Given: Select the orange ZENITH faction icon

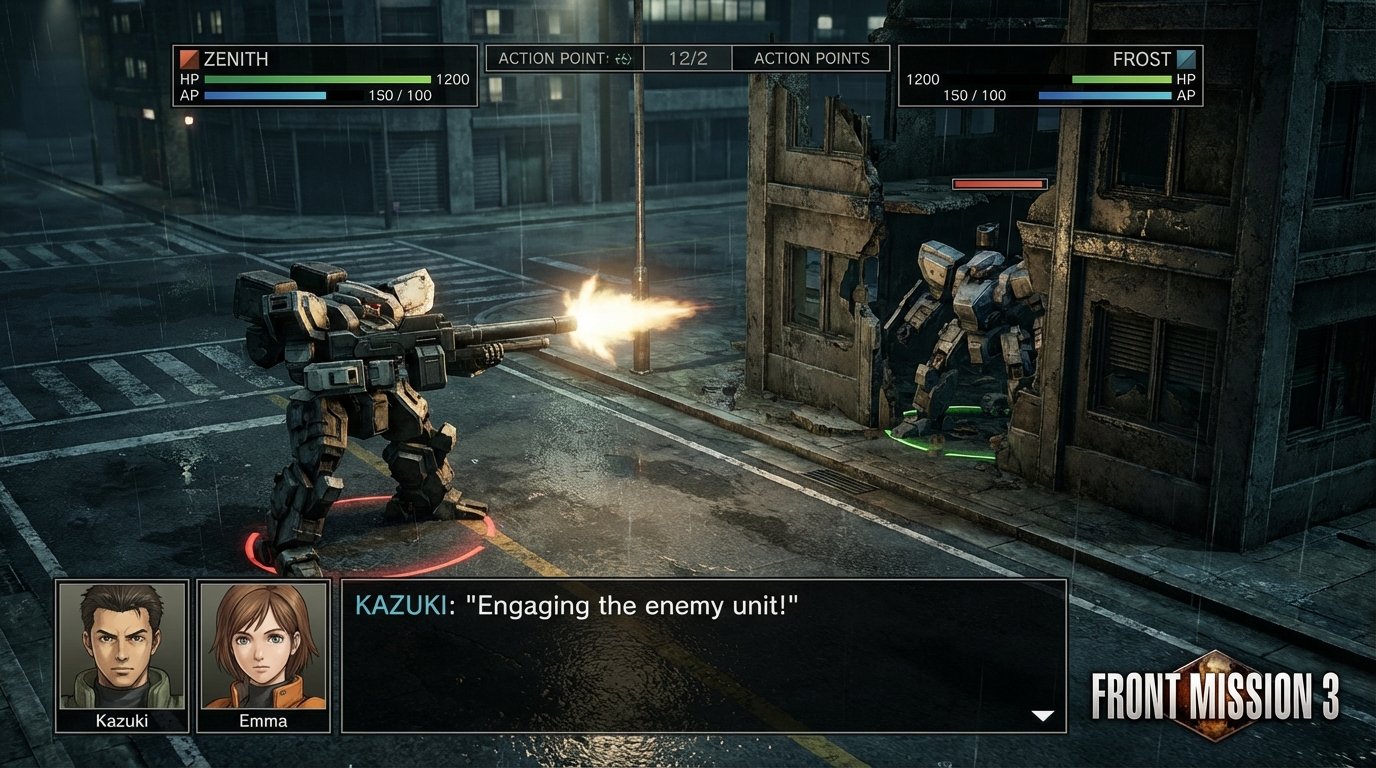Looking at the screenshot, I should click(189, 59).
